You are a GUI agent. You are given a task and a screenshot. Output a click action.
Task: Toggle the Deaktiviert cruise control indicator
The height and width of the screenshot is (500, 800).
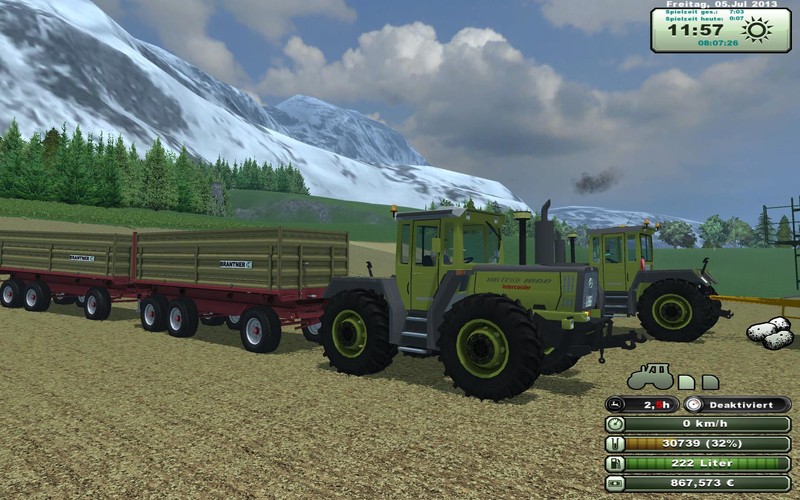point(736,405)
